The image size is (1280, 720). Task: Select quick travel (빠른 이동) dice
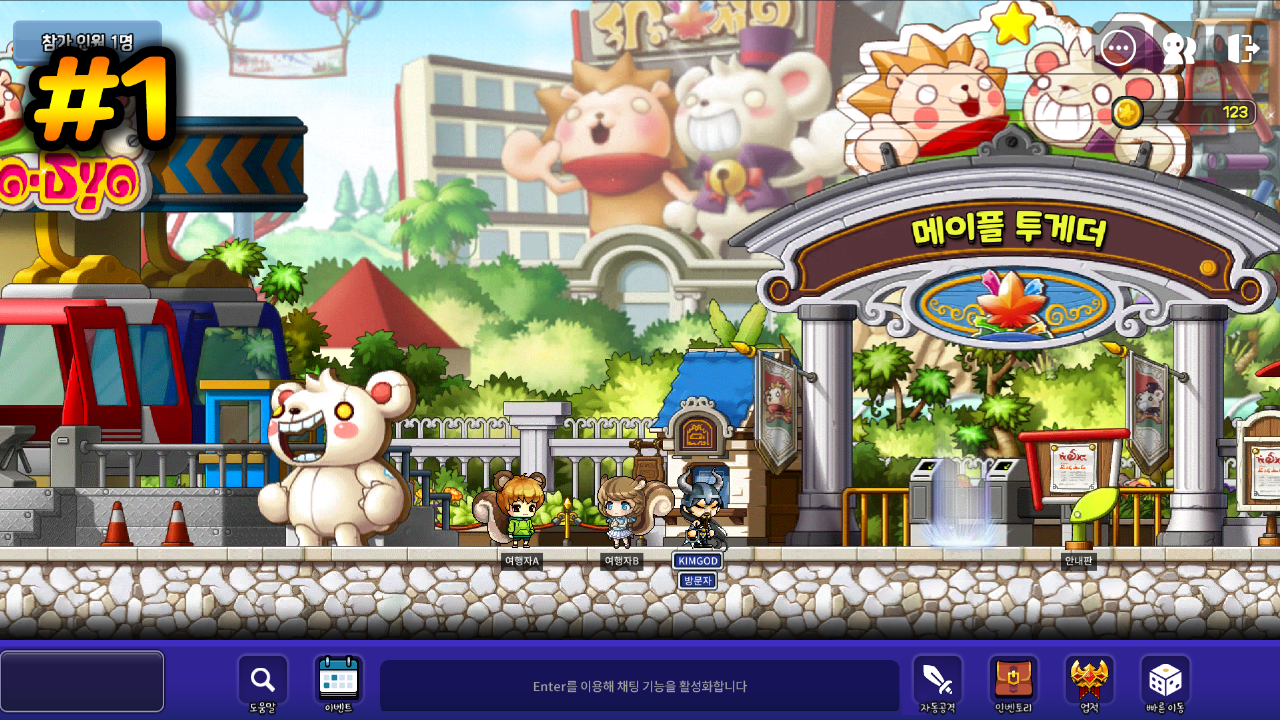1165,681
